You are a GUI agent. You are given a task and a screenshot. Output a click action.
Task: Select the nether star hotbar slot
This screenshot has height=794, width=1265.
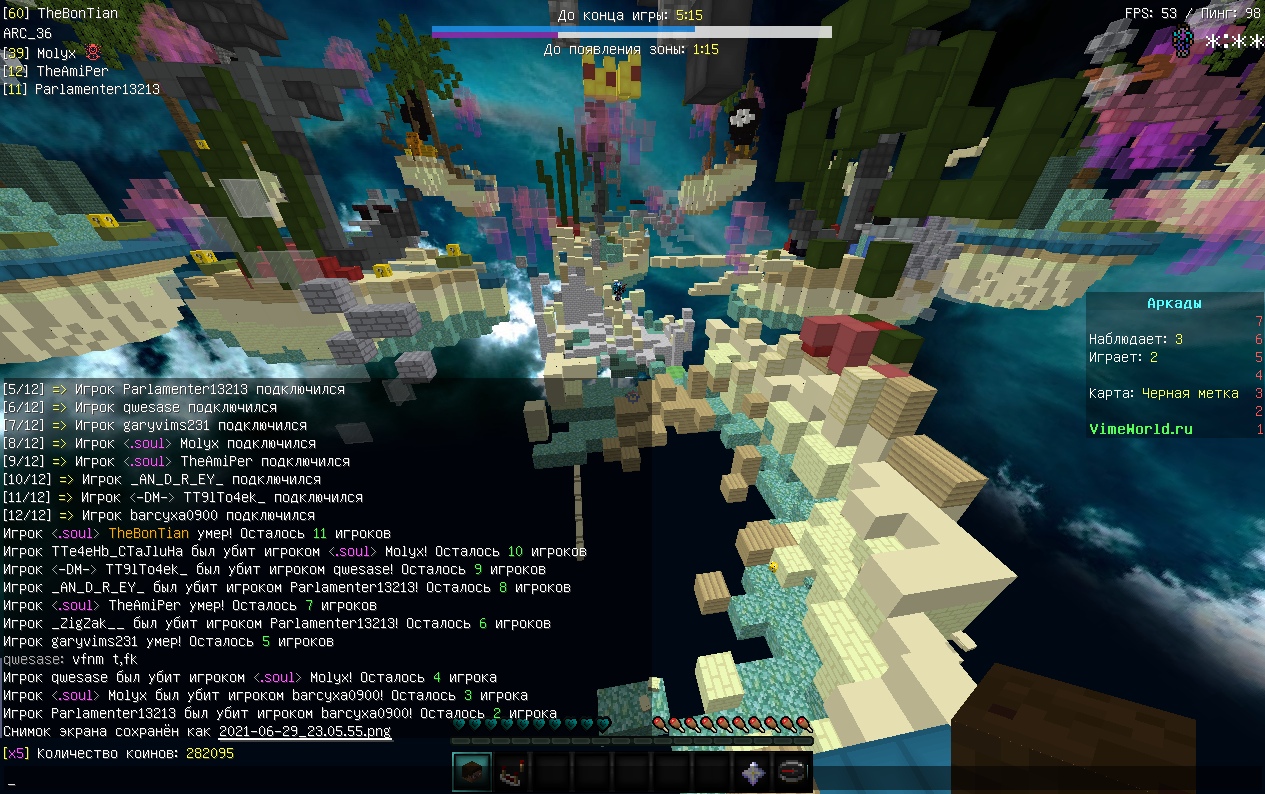pyautogui.click(x=753, y=772)
